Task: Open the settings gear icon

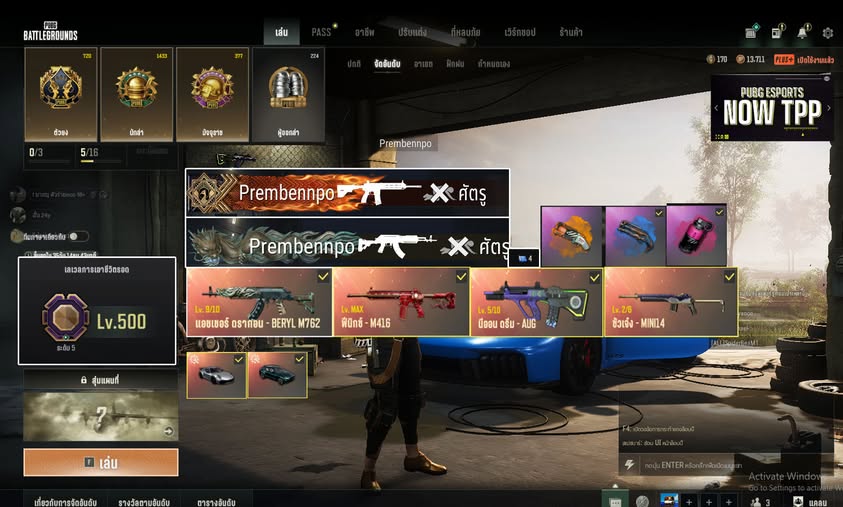Action: coord(827,32)
